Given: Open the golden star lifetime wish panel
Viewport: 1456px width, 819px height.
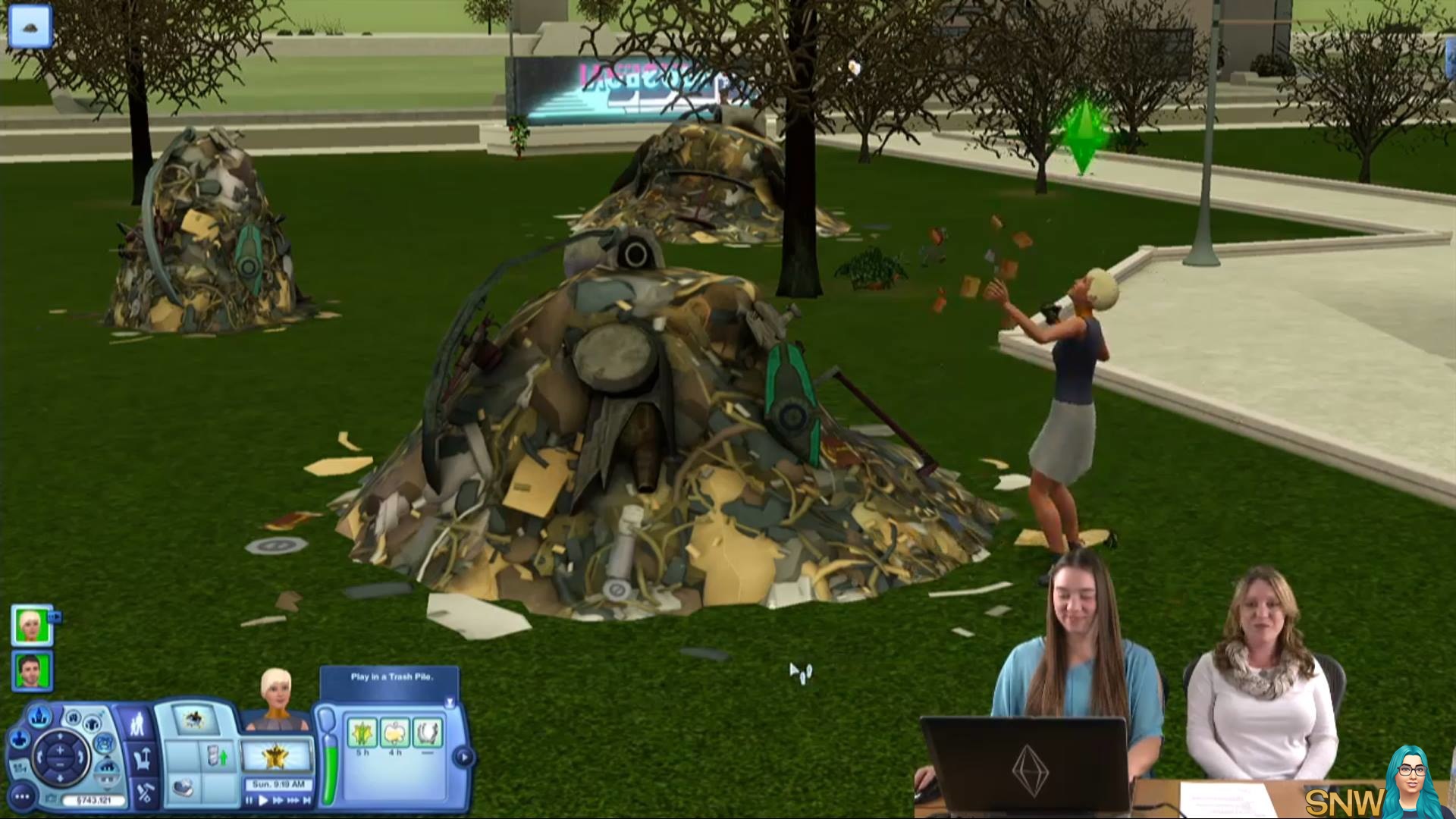Looking at the screenshot, I should click(x=275, y=756).
